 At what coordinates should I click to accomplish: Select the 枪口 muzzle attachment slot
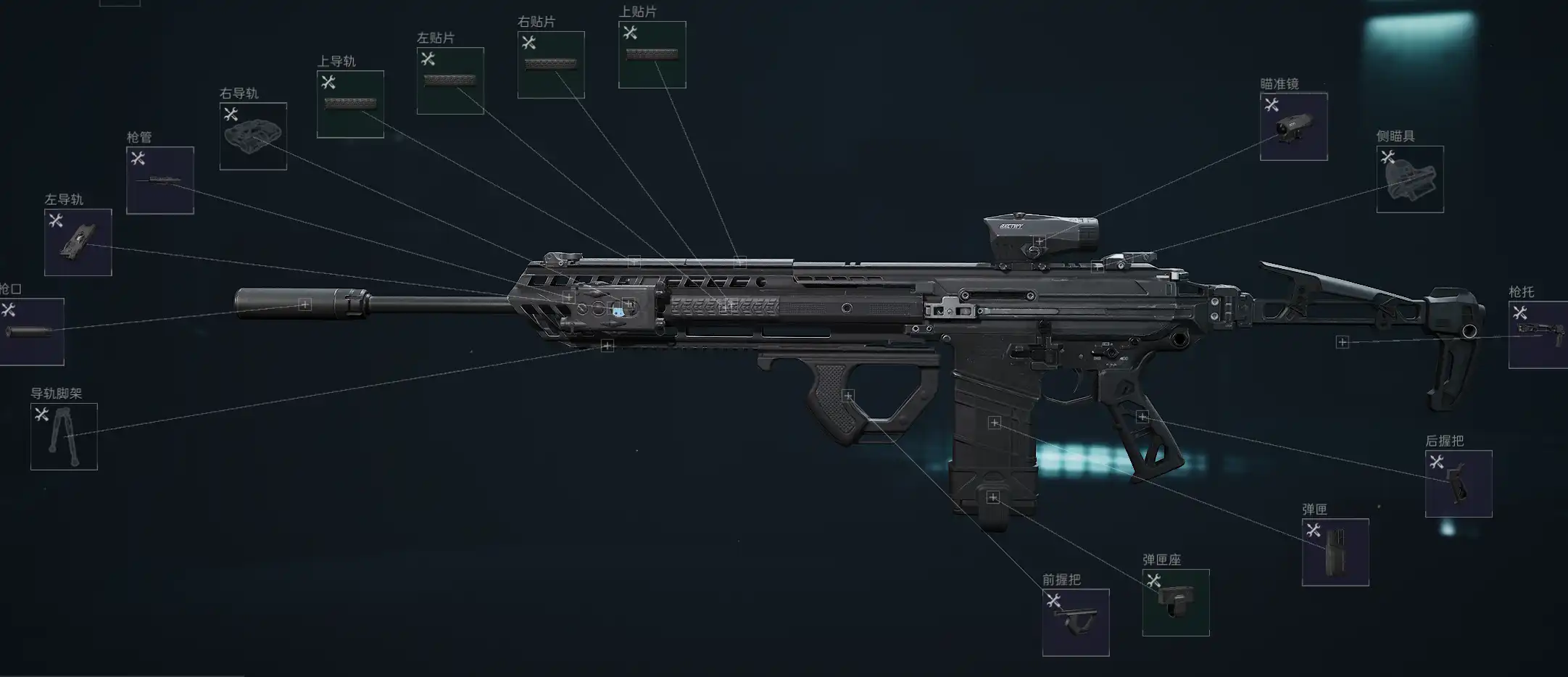(30, 332)
